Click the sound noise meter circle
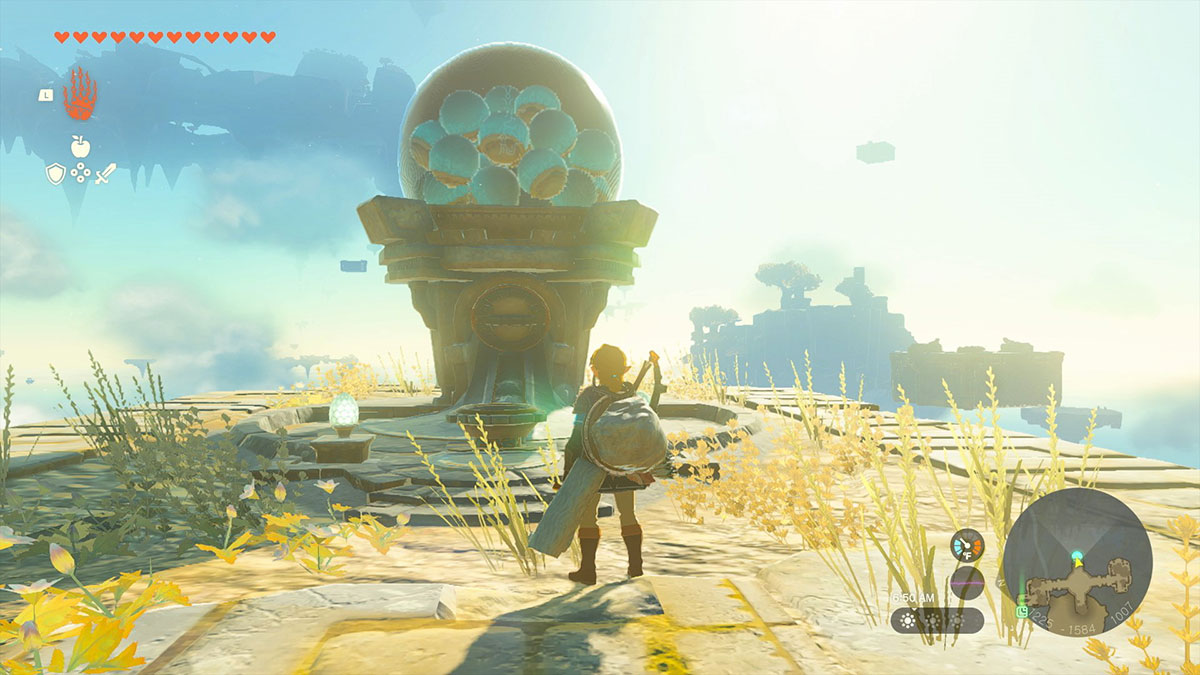This screenshot has height=675, width=1200. coord(967,582)
